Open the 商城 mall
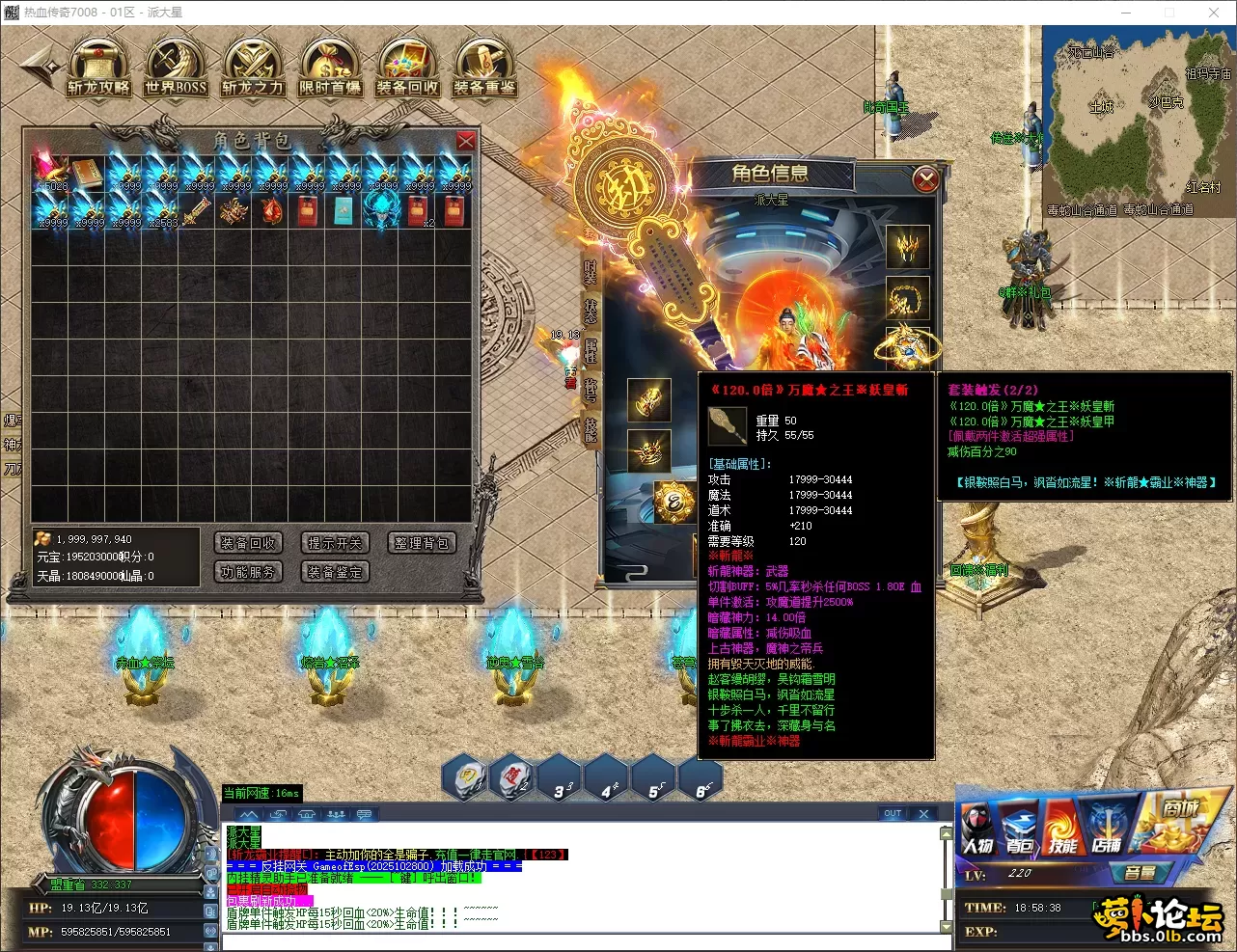The height and width of the screenshot is (952, 1237). 1179,820
